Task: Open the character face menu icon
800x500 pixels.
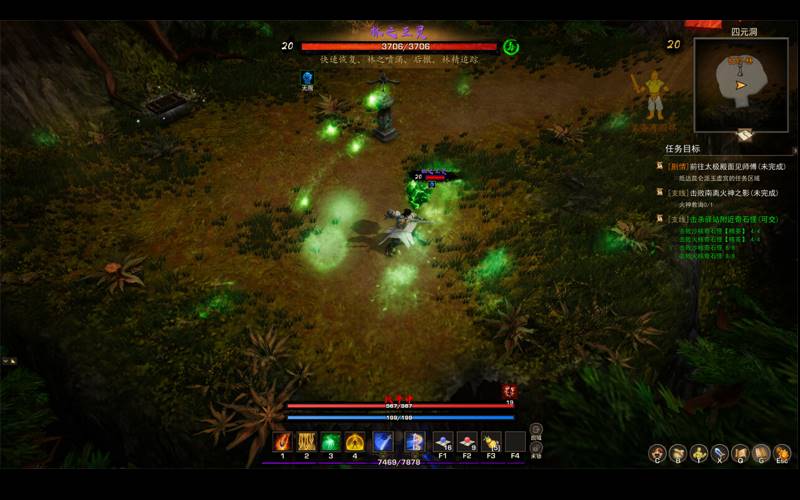Action: point(656,453)
